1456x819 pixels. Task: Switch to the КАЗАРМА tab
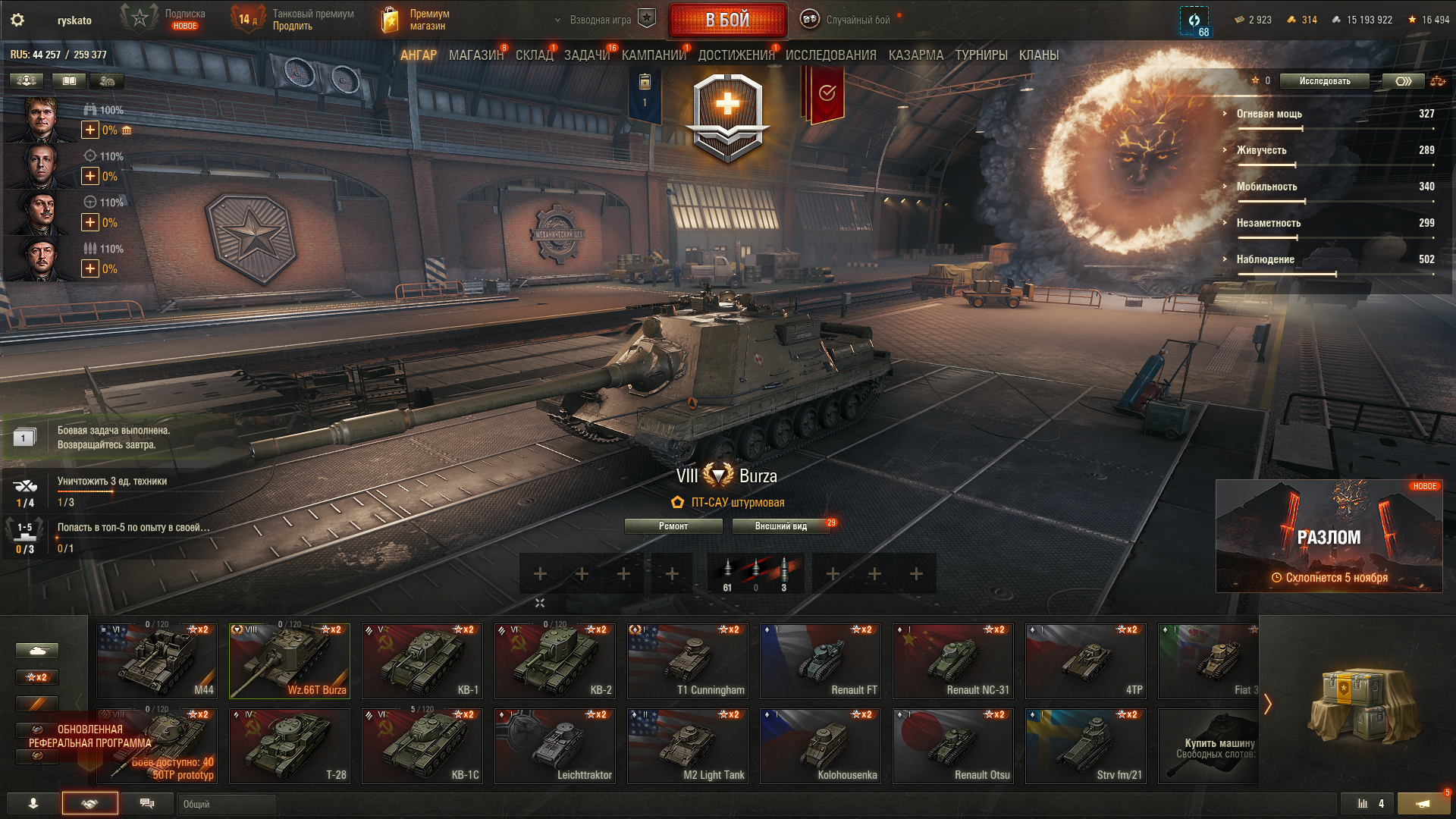click(915, 55)
